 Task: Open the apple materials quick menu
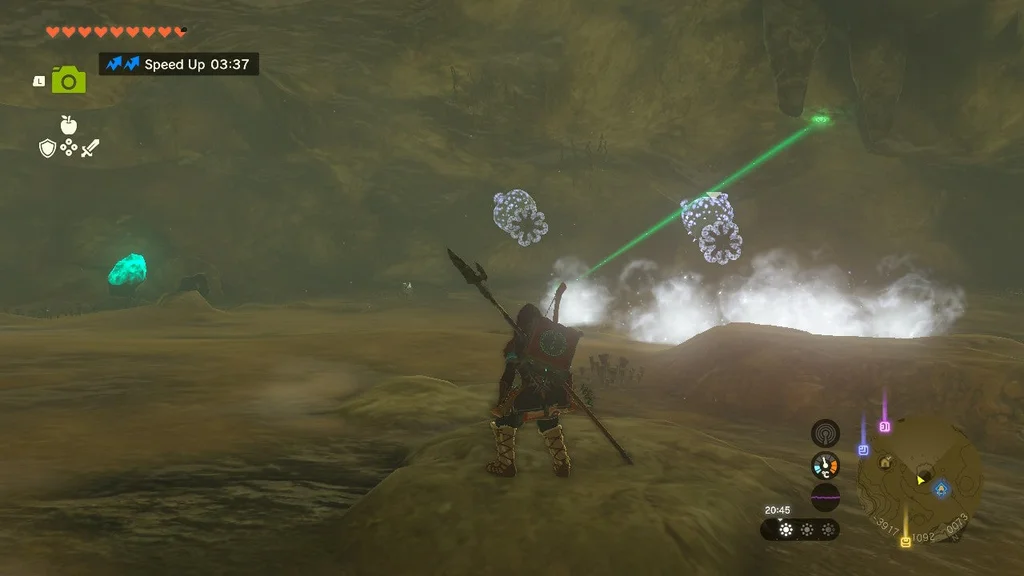click(69, 125)
